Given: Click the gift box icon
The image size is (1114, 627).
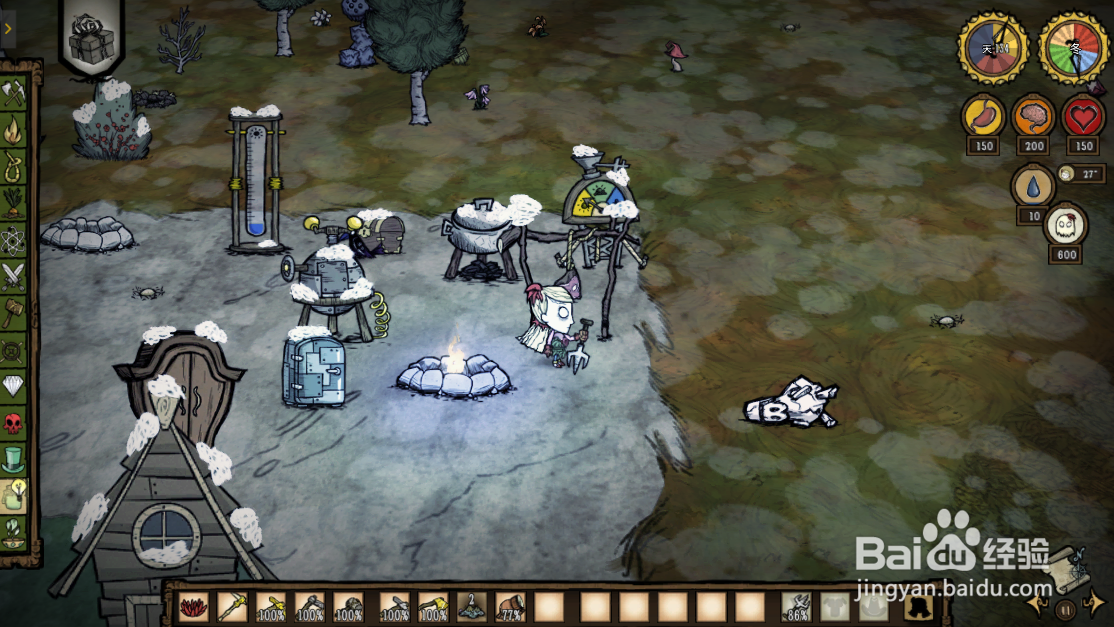Looking at the screenshot, I should click(x=91, y=38).
